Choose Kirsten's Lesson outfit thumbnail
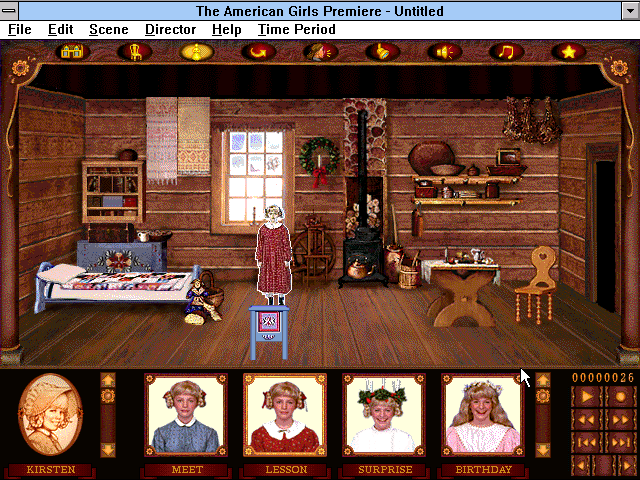Screen dimensions: 640x480 click(x=285, y=414)
